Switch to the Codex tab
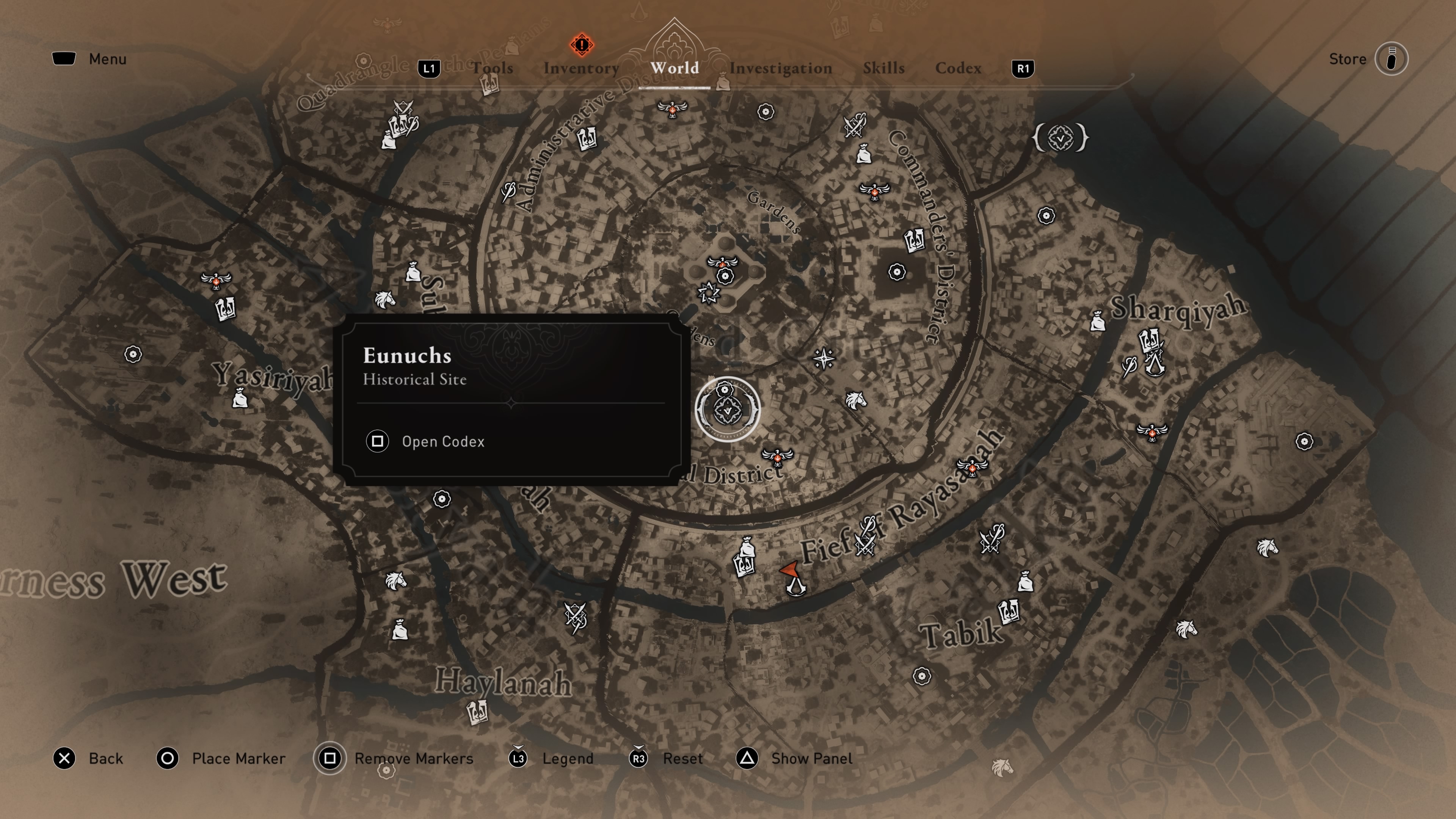 click(958, 68)
